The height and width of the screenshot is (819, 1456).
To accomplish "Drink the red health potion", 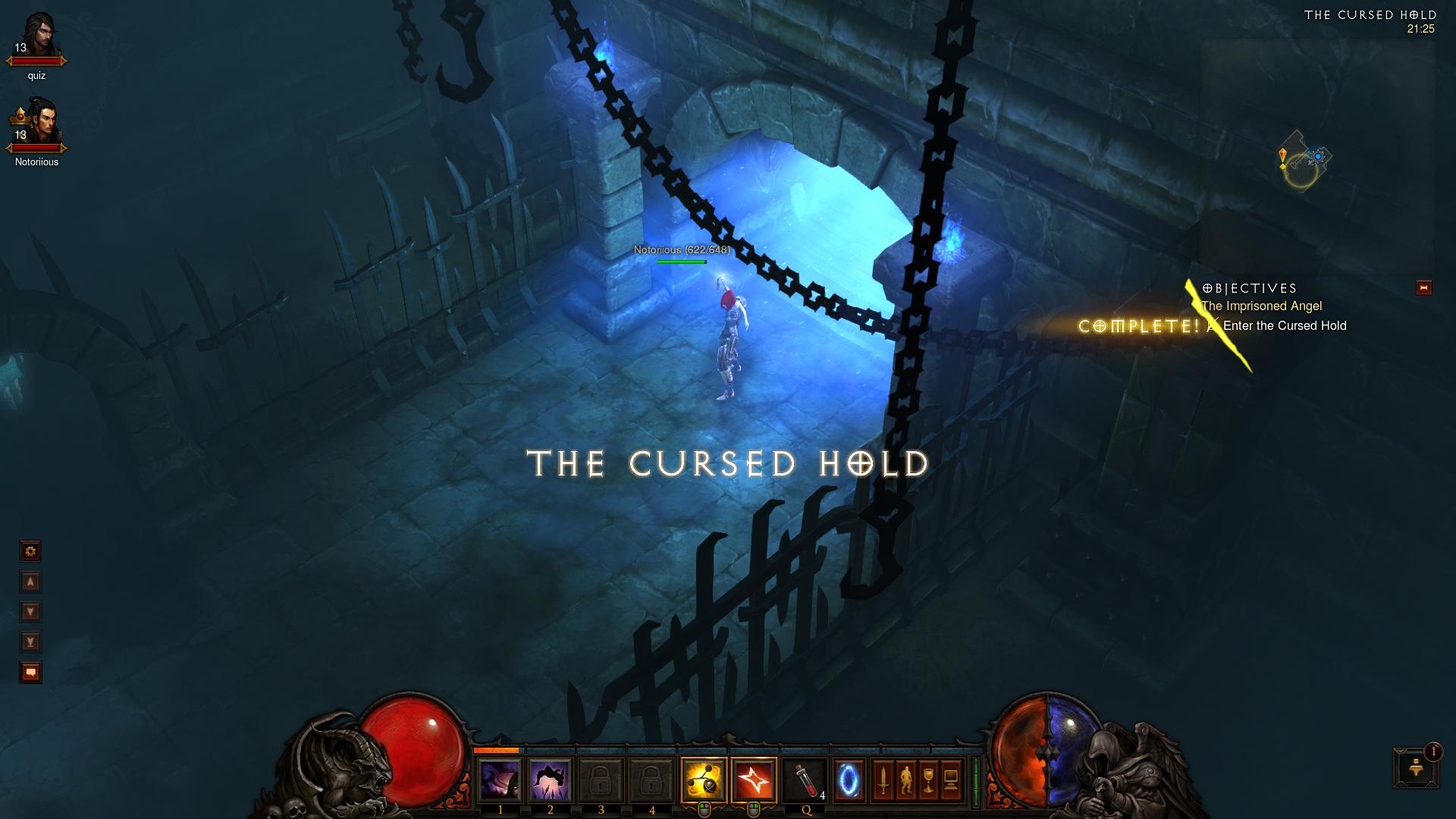I will point(805,781).
